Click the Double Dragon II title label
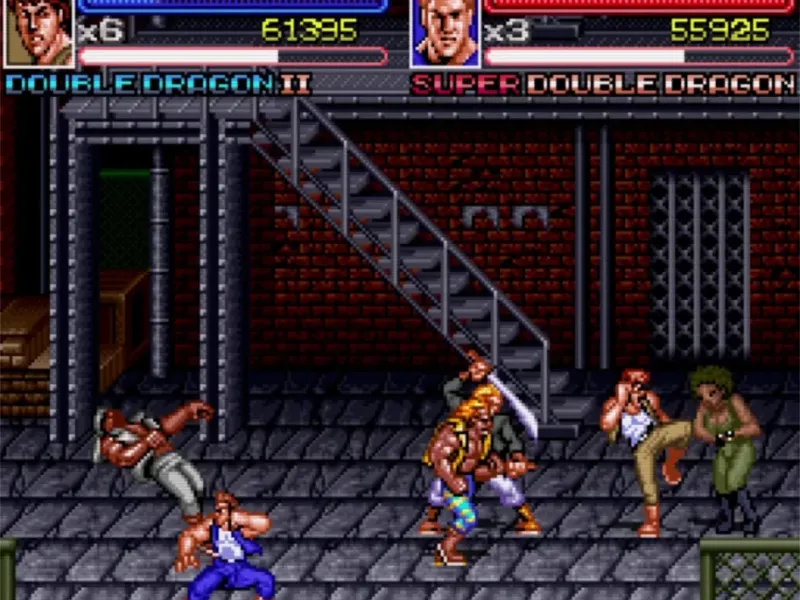 [x=158, y=83]
